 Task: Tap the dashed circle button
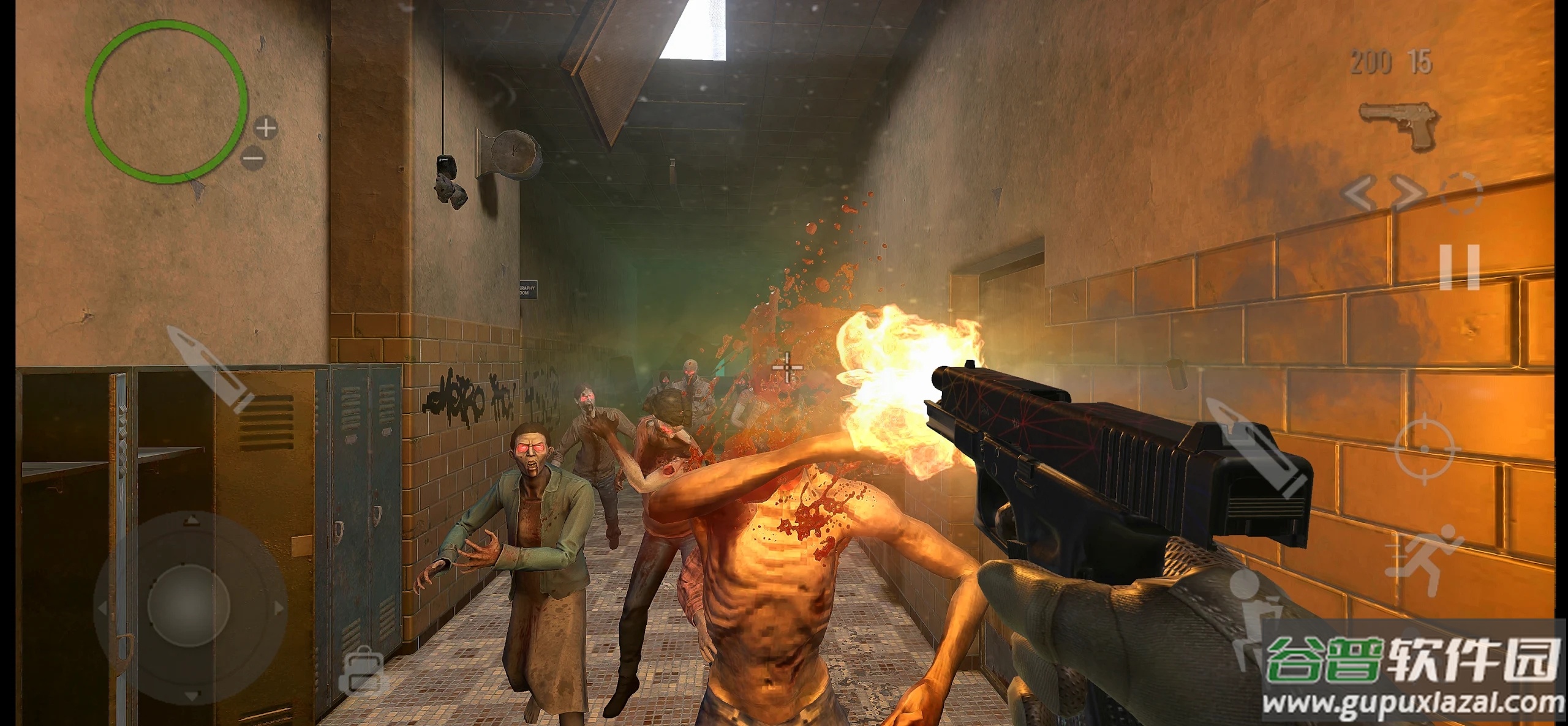tap(1461, 193)
